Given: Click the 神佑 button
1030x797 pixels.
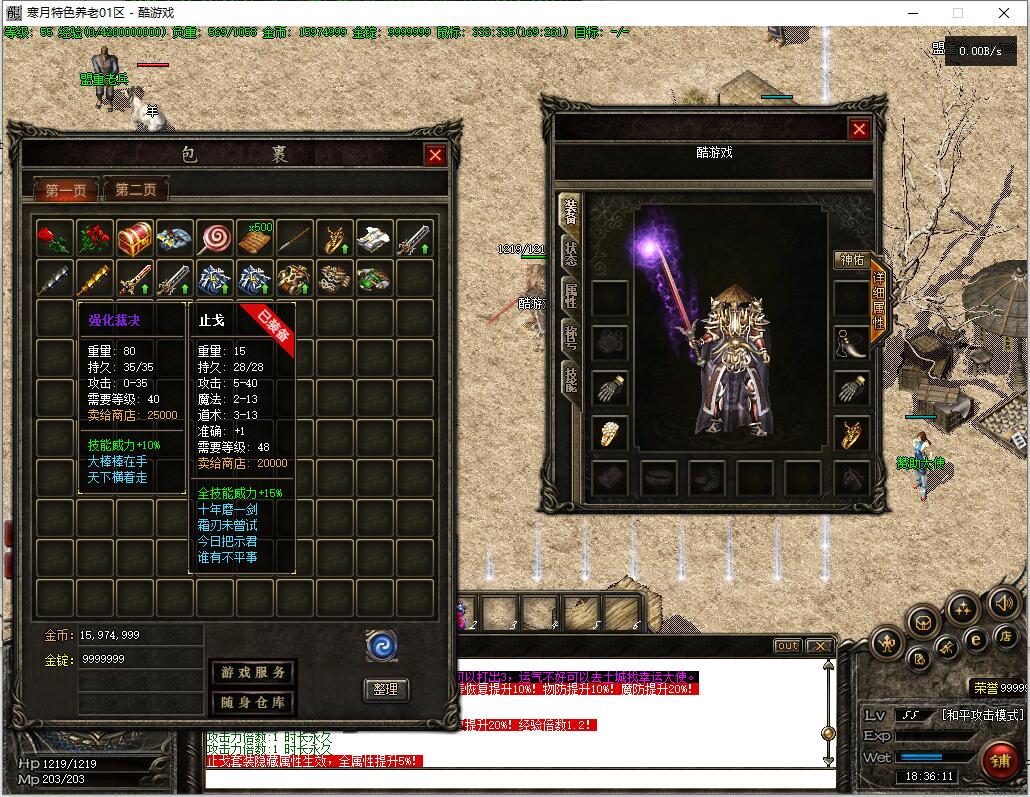Looking at the screenshot, I should (851, 260).
